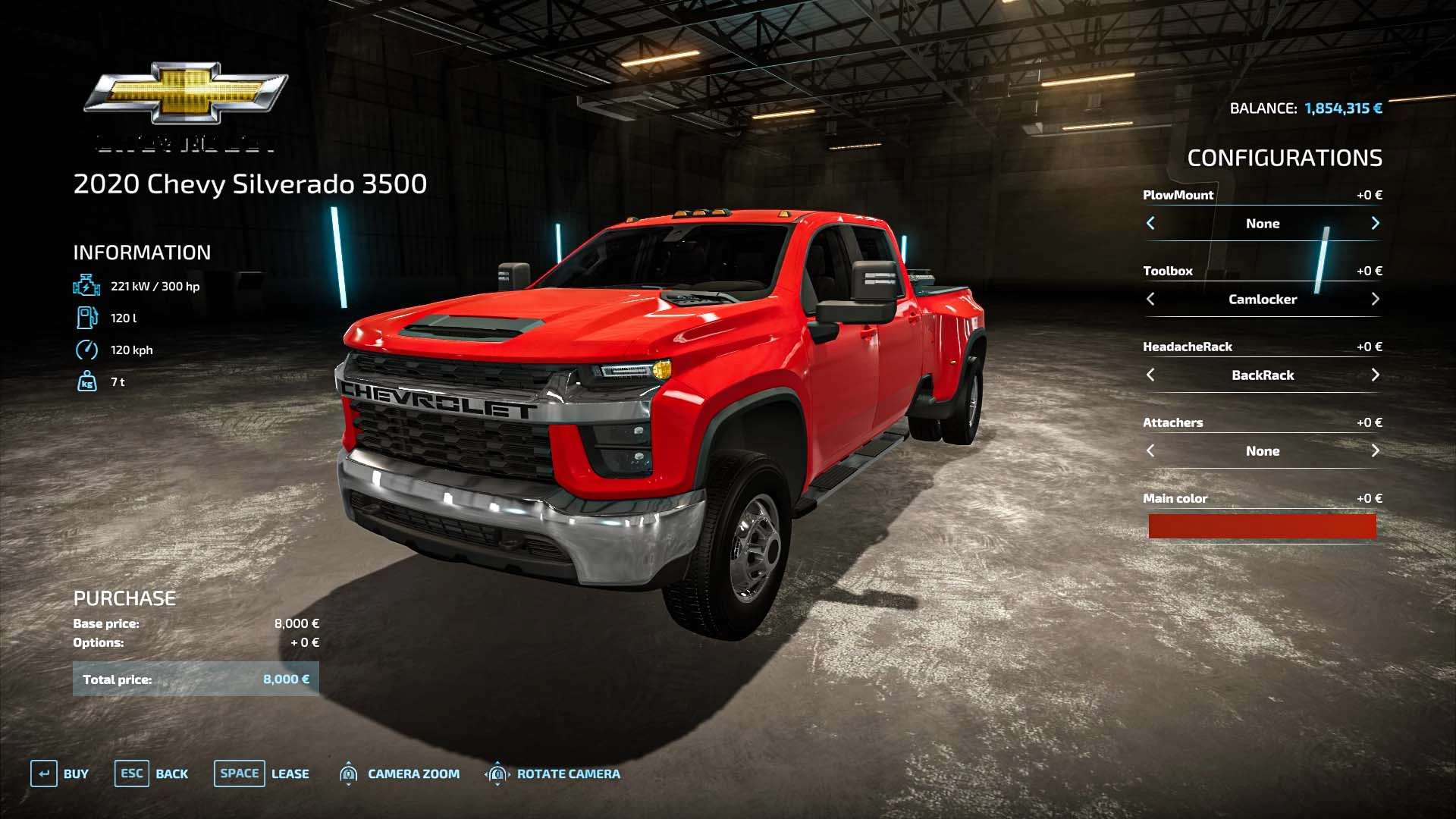Cycle Attachers to previous option
The width and height of the screenshot is (1456, 819).
tap(1150, 450)
